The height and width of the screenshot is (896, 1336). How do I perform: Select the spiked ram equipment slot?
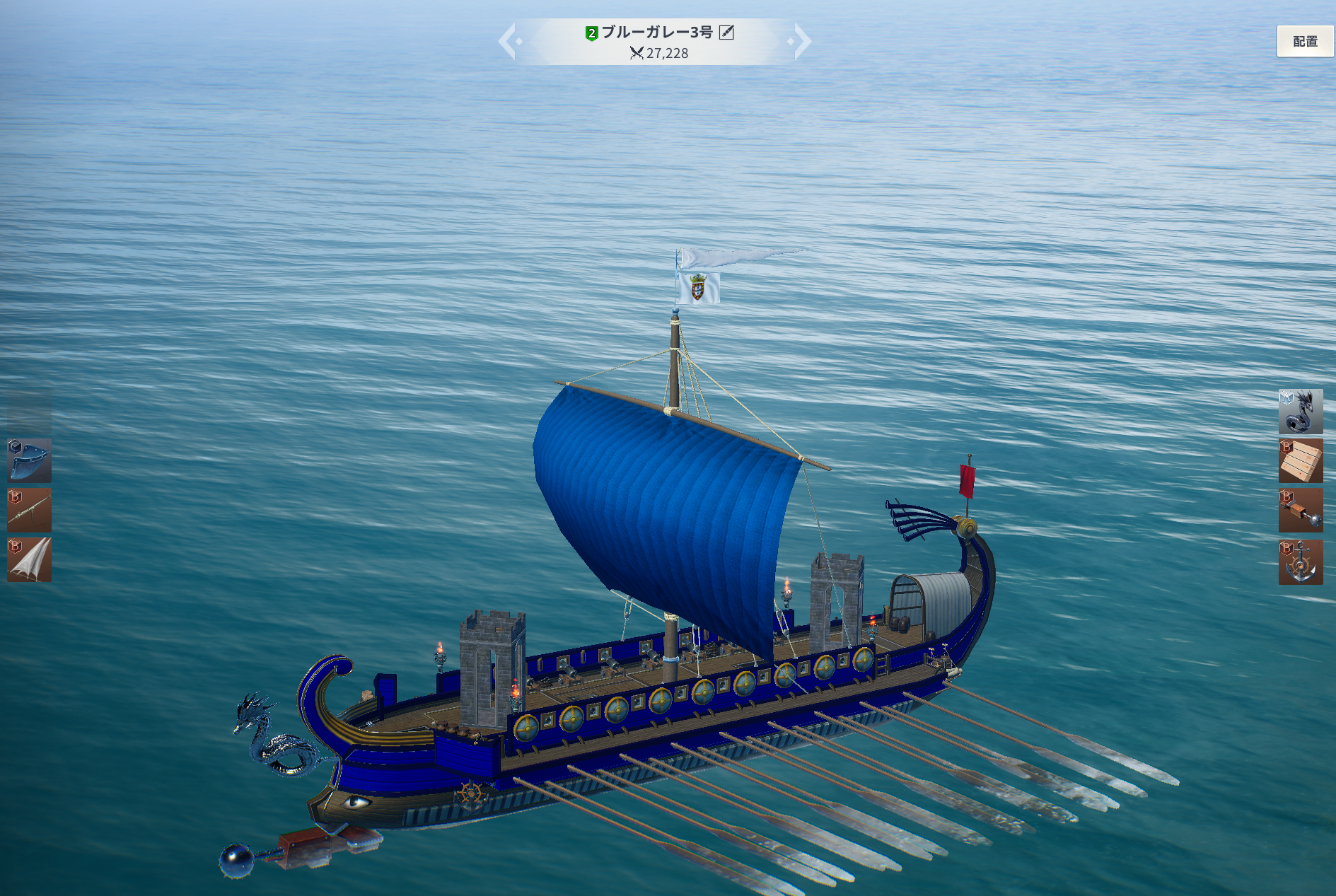pyautogui.click(x=1300, y=511)
